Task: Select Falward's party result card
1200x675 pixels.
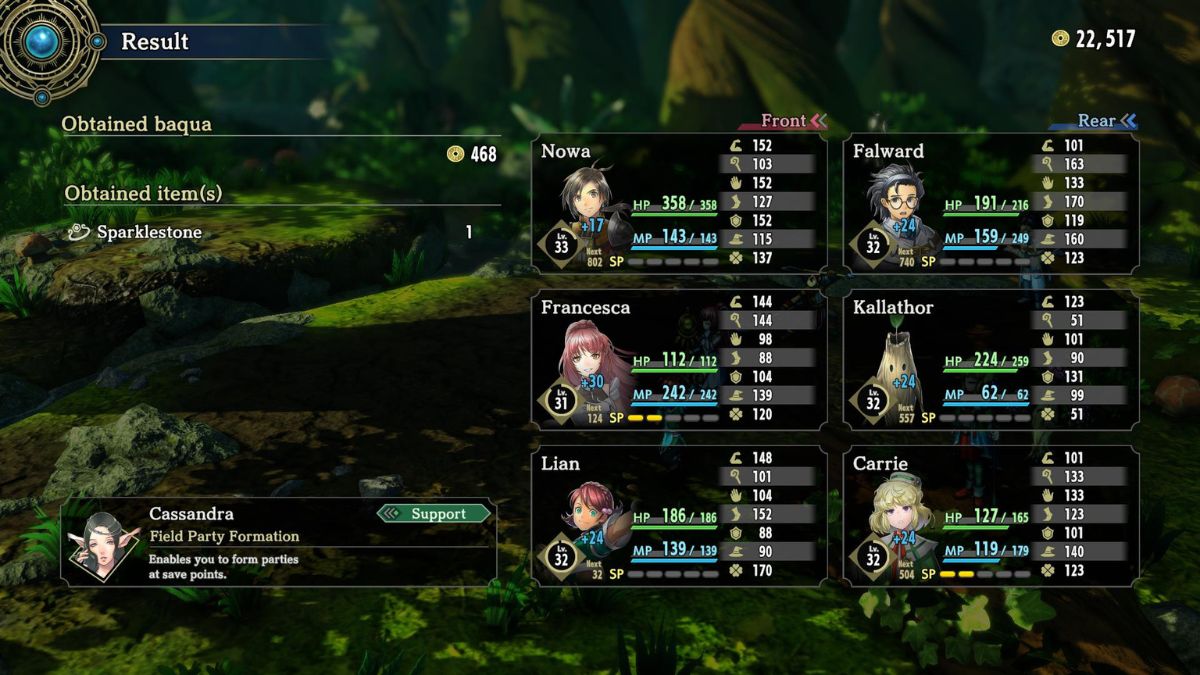Action: 991,204
